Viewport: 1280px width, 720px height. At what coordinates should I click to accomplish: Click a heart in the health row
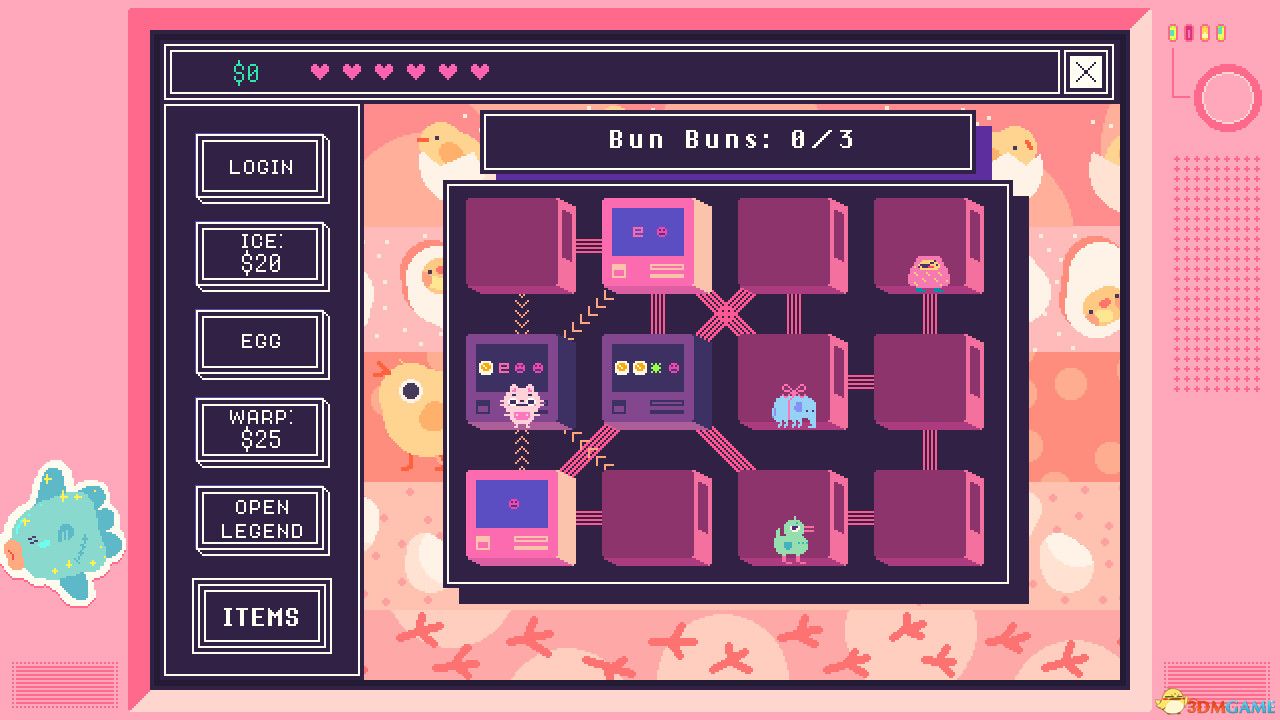tap(319, 71)
